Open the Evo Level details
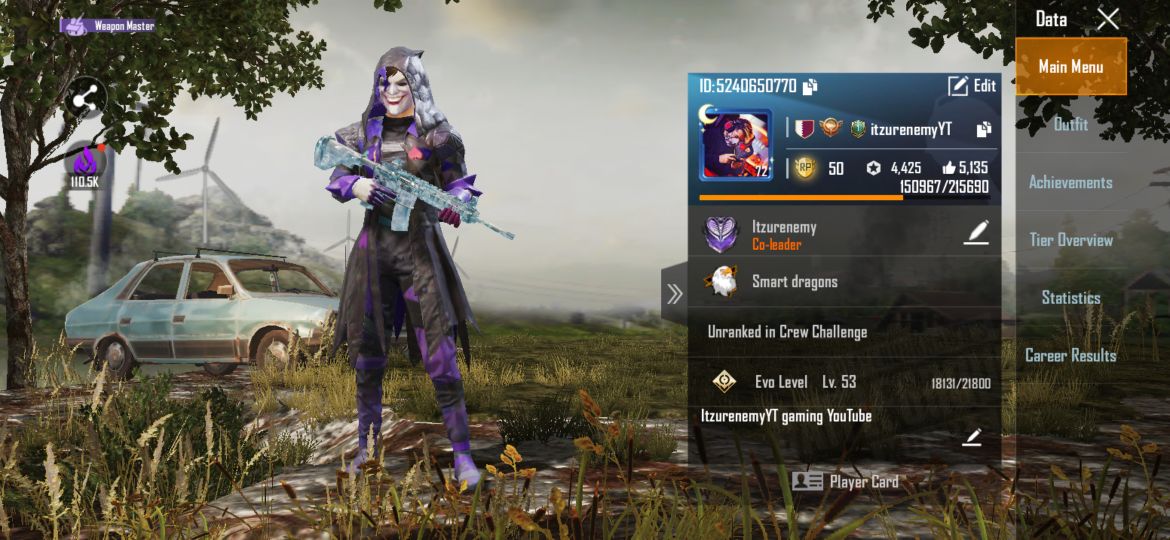This screenshot has height=540, width=1170. pos(844,382)
